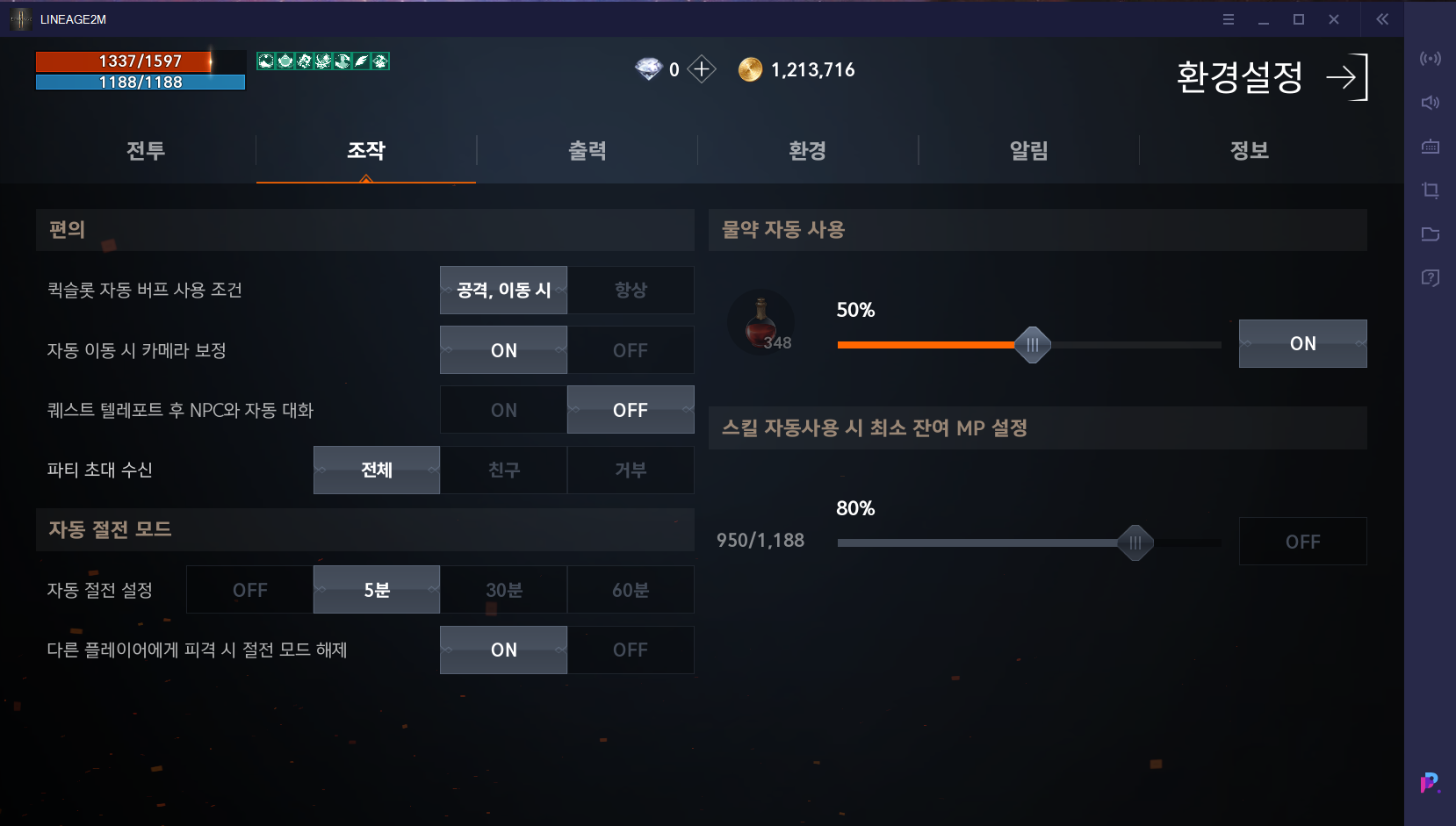Click the broadcast signal icon in the sidebar
1456x826 pixels.
[1430, 58]
